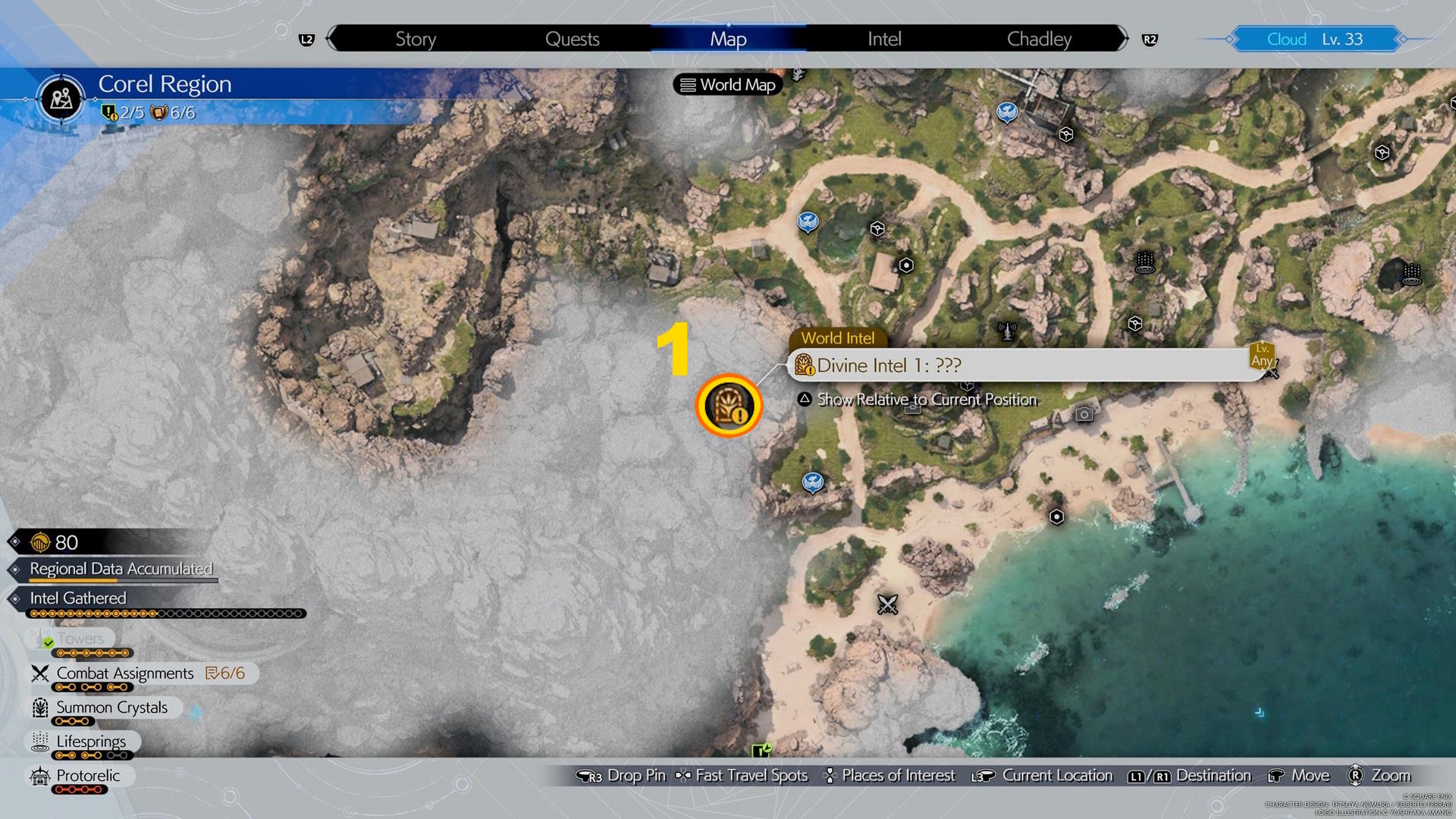Click the camera photo spot marker

(1084, 414)
